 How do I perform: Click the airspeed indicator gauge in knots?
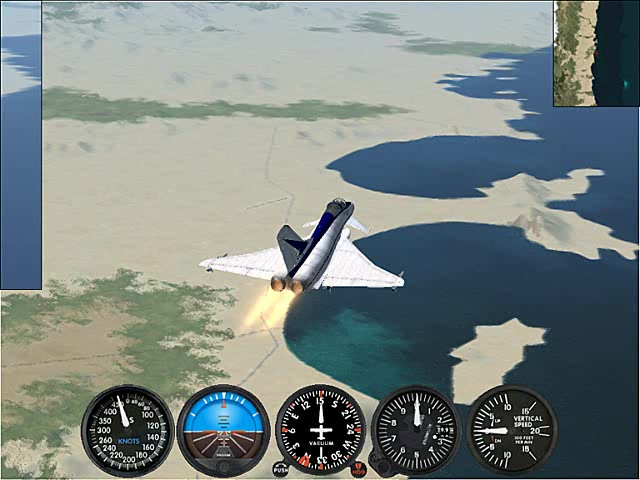(x=127, y=430)
